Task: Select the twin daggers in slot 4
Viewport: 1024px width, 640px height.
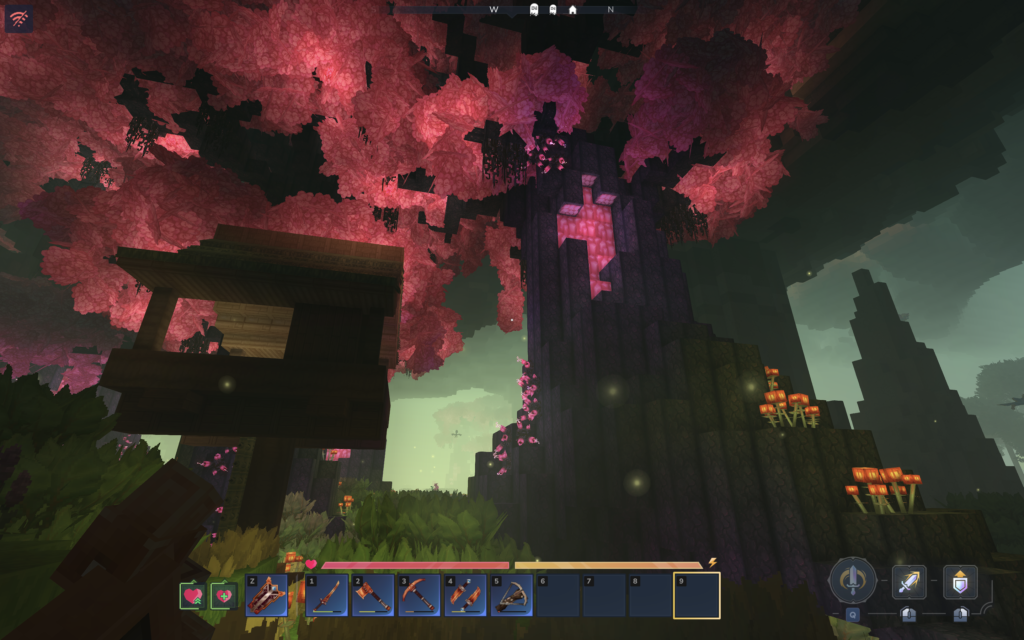Action: point(465,596)
